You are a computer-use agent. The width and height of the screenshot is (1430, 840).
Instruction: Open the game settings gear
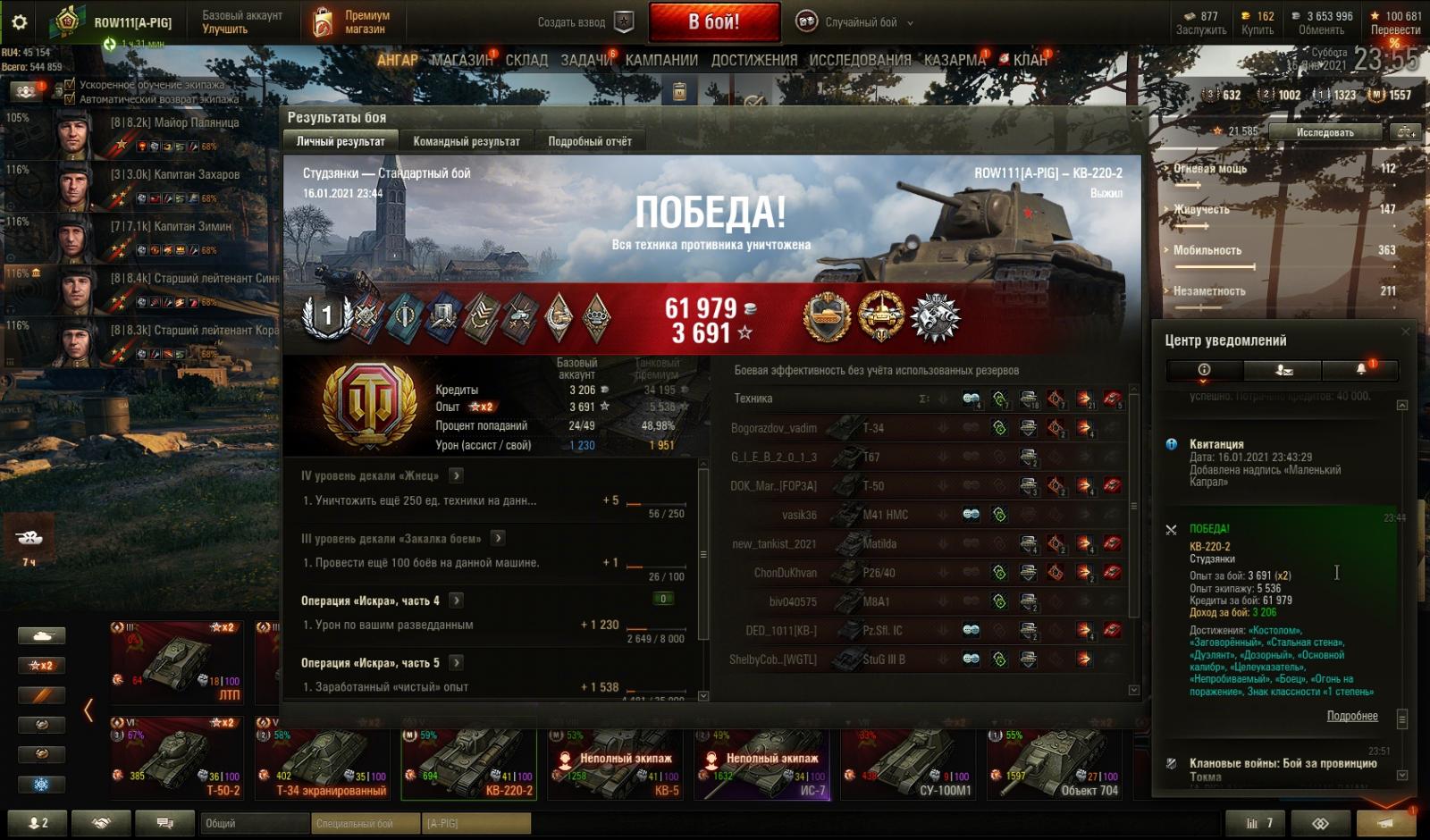19,22
